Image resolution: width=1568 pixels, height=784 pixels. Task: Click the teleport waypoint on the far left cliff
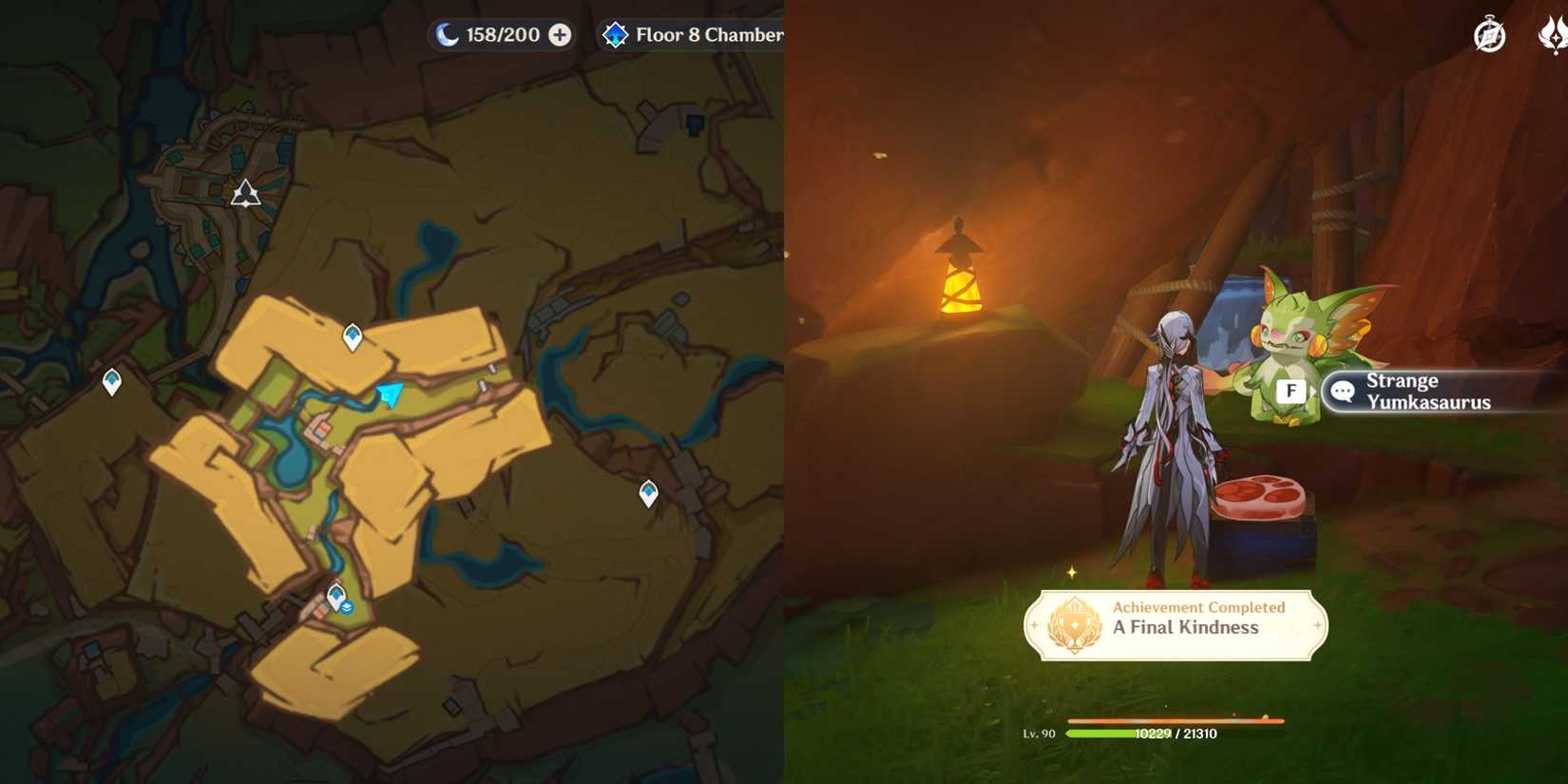click(112, 380)
